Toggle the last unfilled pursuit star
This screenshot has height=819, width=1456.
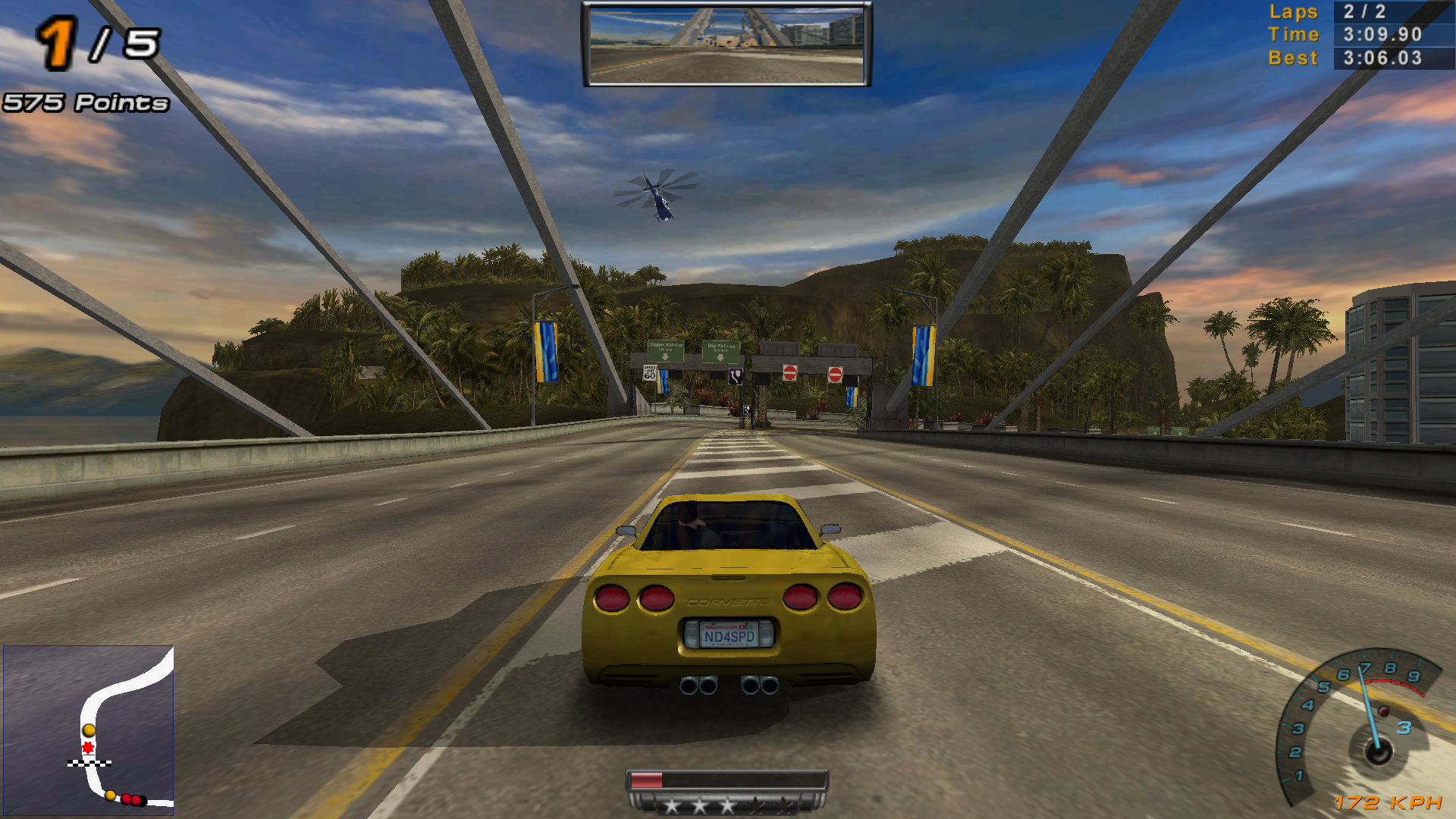(x=784, y=807)
